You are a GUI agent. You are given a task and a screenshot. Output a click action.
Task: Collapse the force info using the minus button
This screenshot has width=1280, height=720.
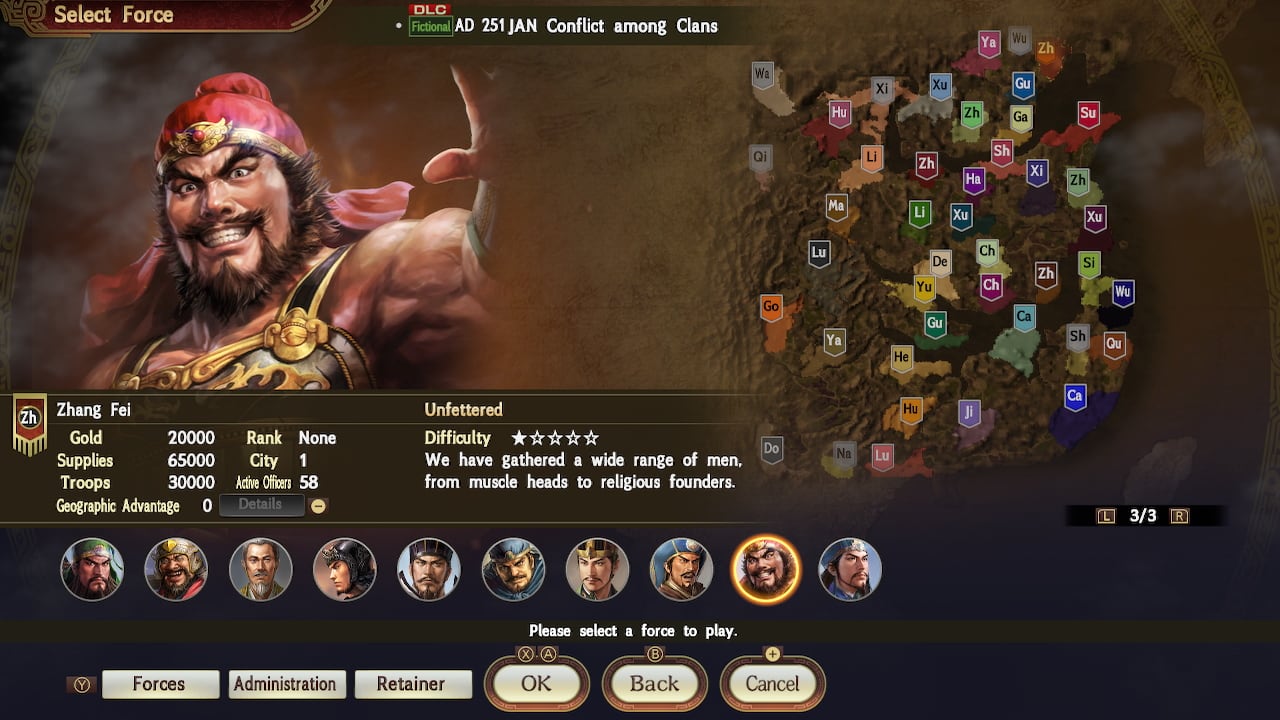(x=319, y=505)
